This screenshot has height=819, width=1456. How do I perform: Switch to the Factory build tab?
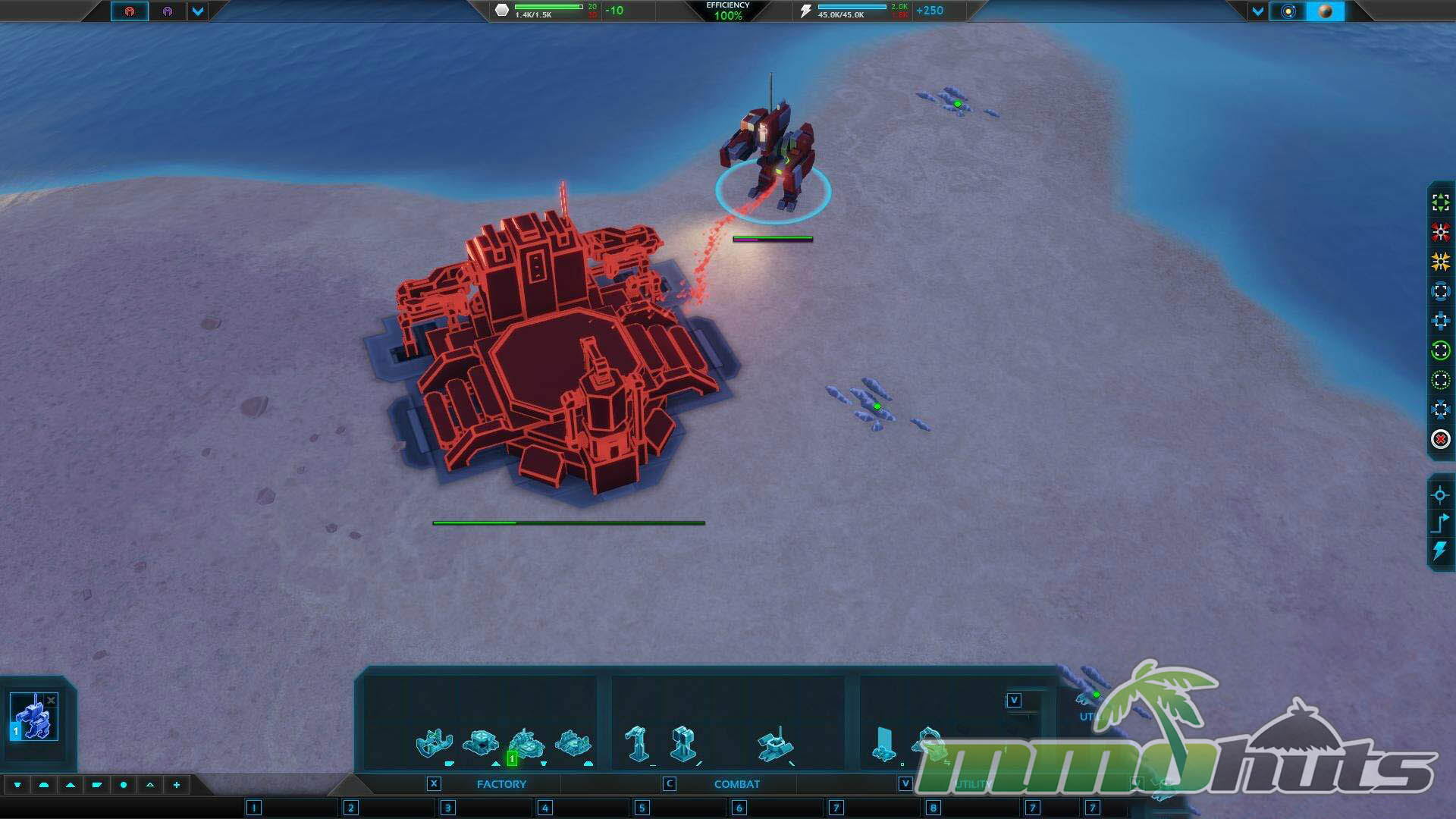point(500,784)
